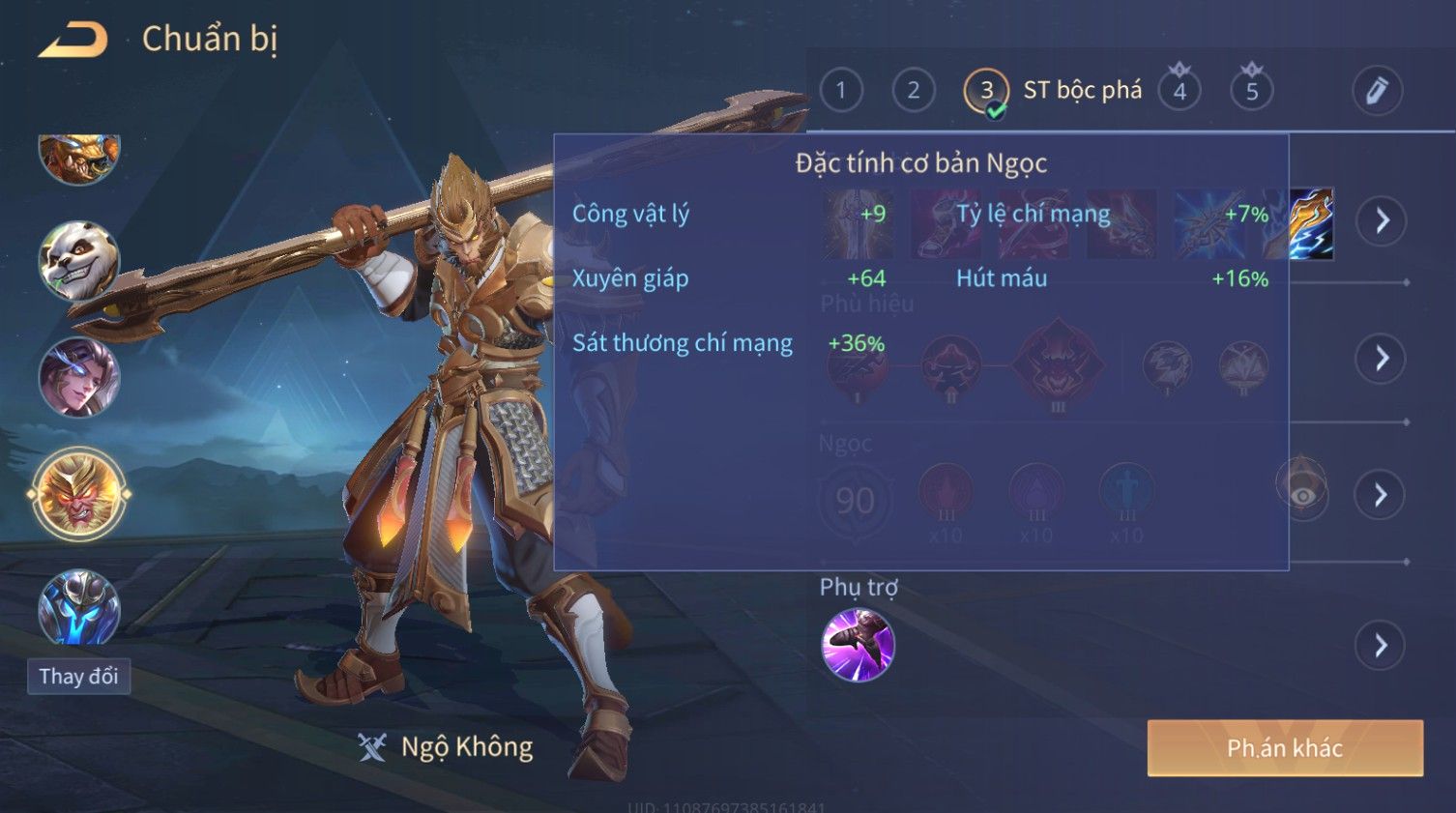Select the Ngộ Không hero portrait

click(x=79, y=495)
